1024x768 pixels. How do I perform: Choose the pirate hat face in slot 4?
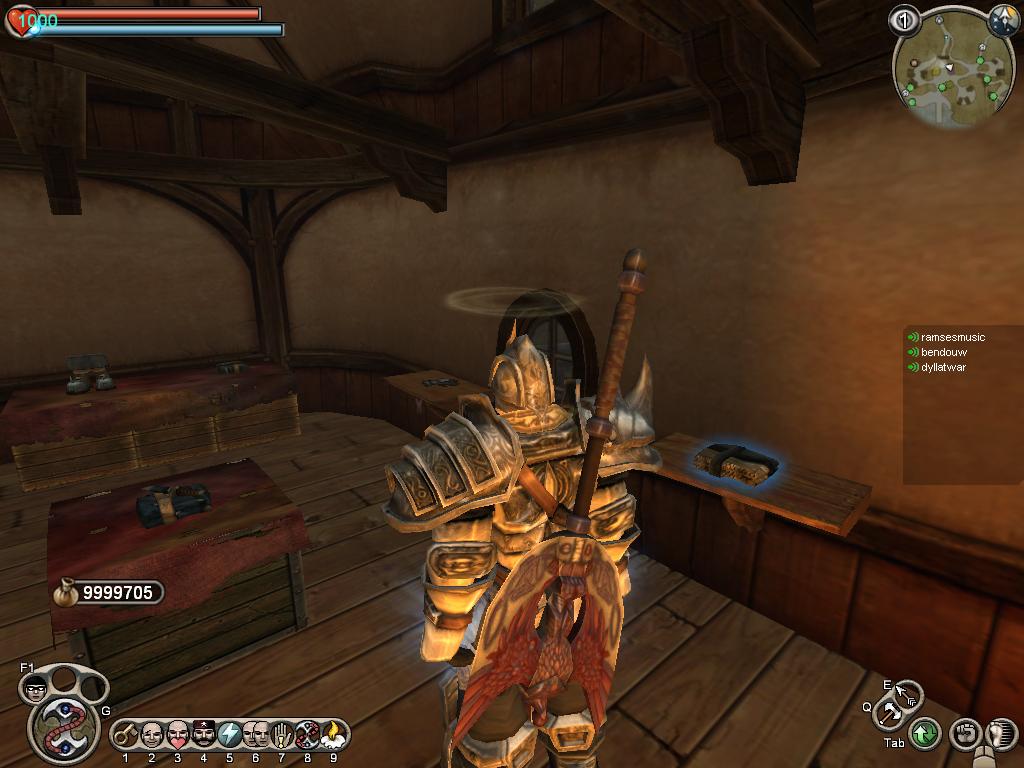(x=204, y=736)
